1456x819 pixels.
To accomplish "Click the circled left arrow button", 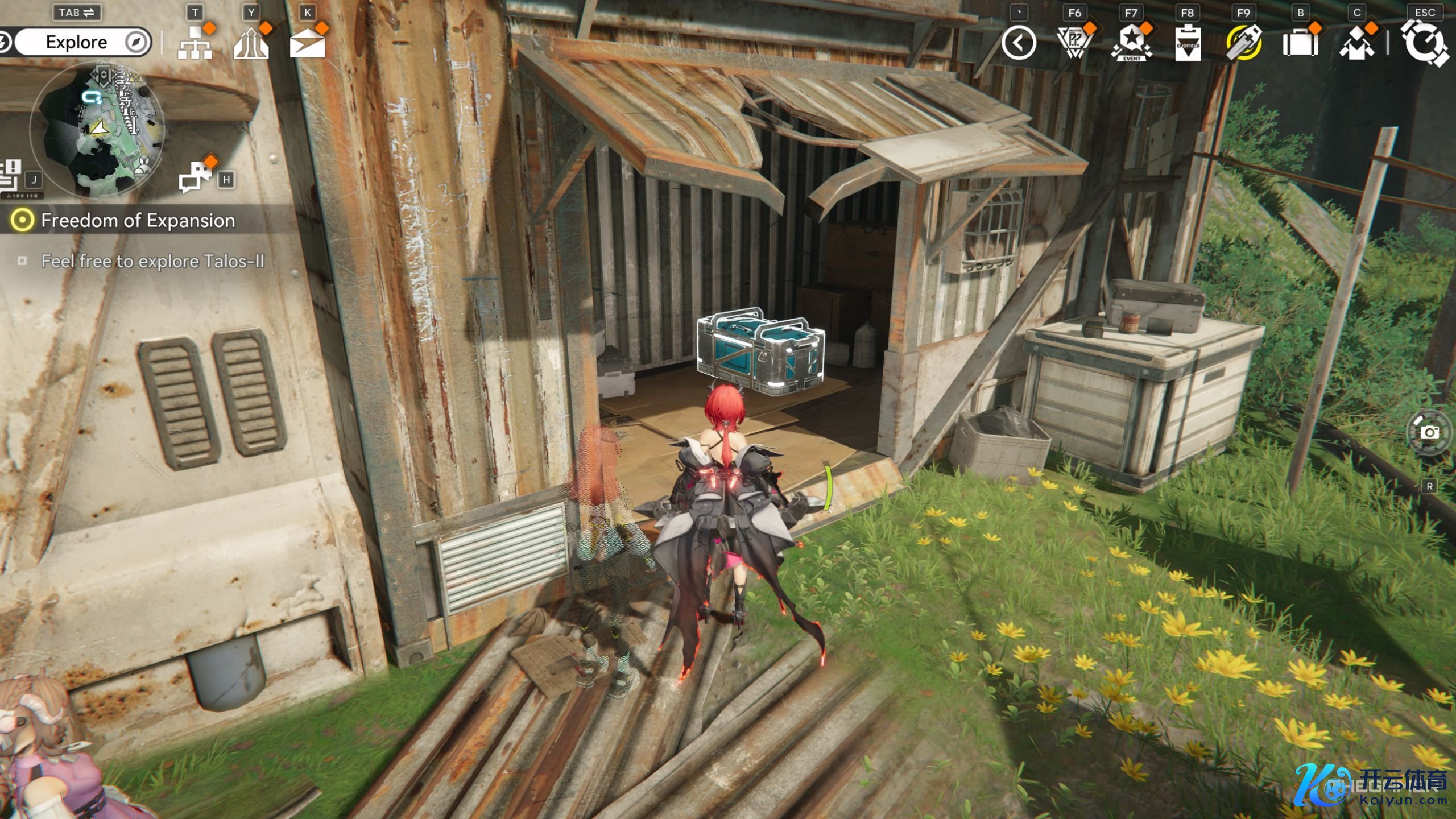I will click(1018, 43).
